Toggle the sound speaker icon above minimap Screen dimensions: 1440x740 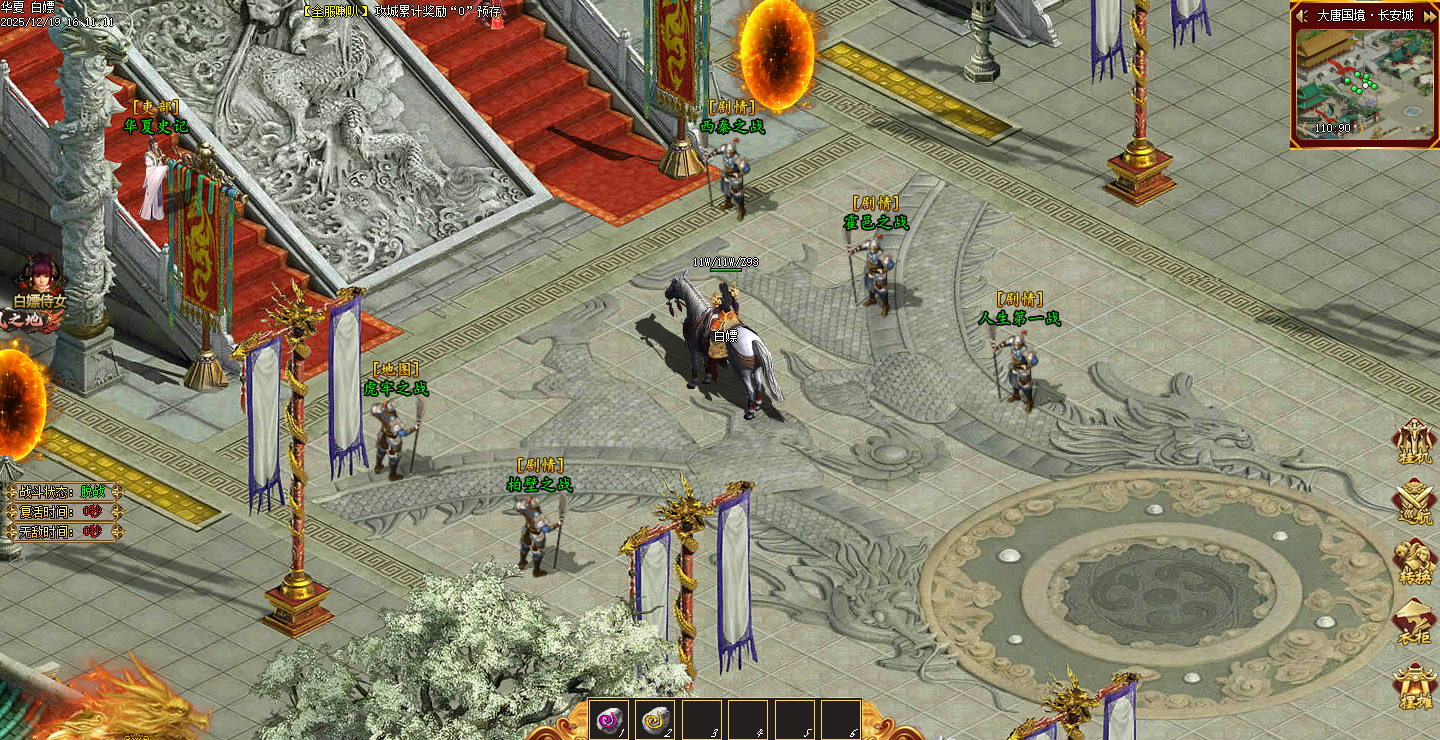pyautogui.click(x=1302, y=15)
